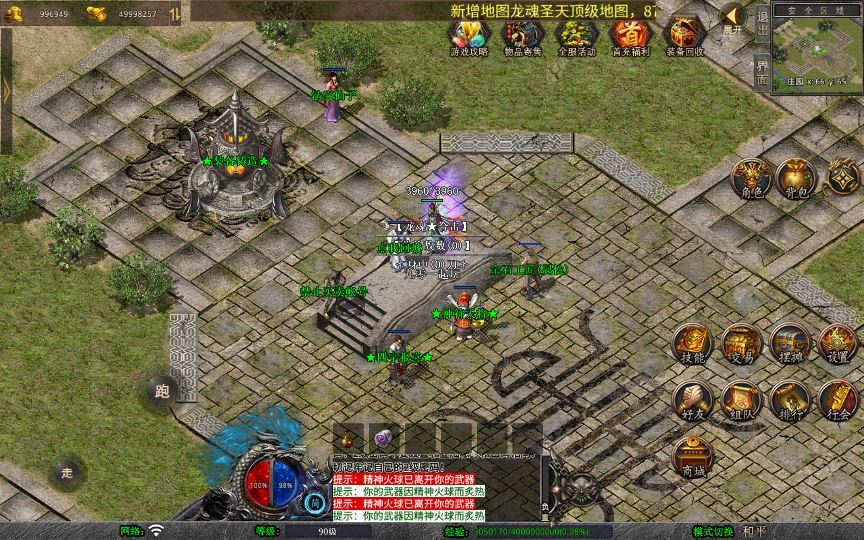
Task: Open the 组队 team menu
Action: [x=741, y=399]
